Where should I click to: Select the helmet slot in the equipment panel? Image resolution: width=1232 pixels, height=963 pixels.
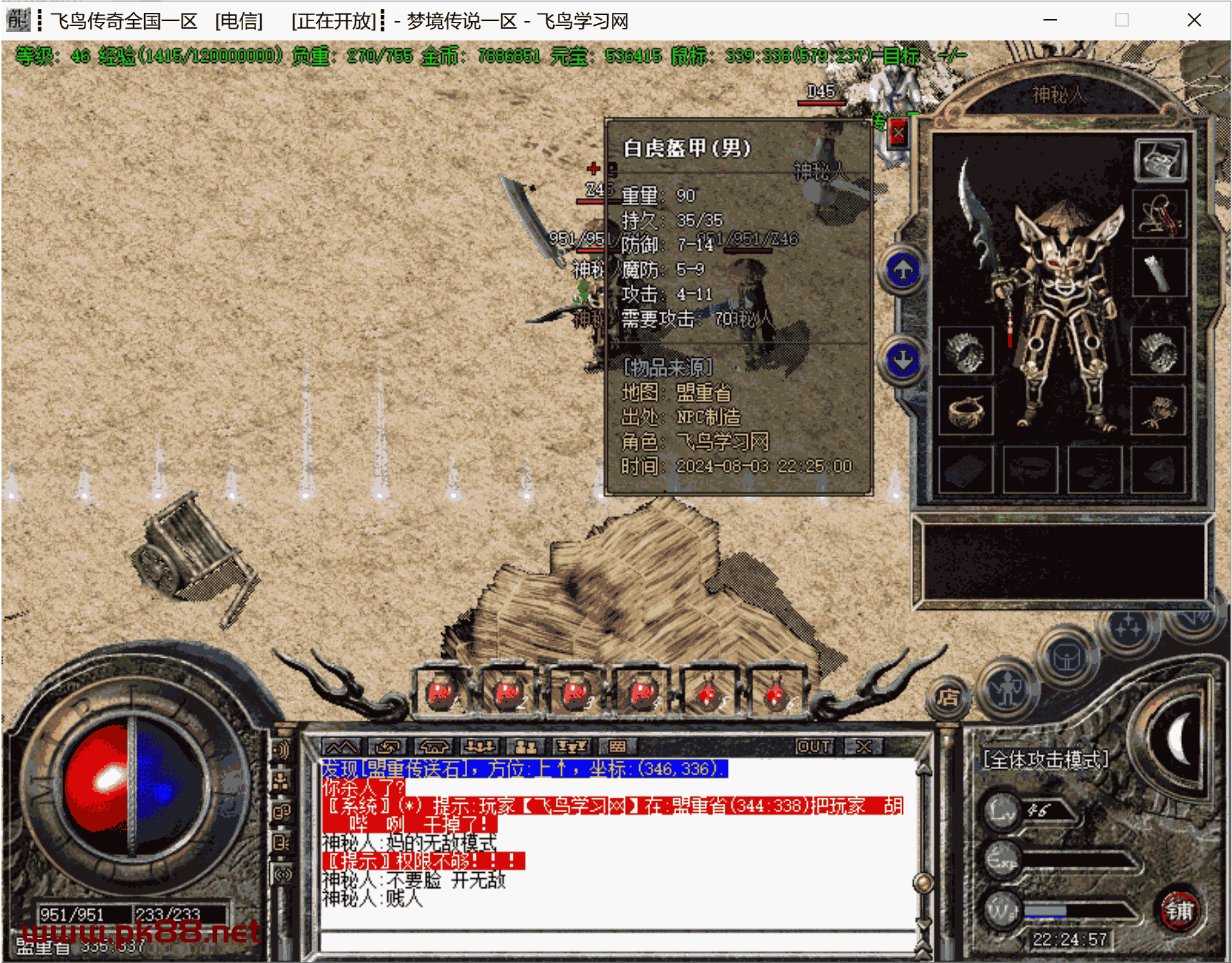(1160, 160)
